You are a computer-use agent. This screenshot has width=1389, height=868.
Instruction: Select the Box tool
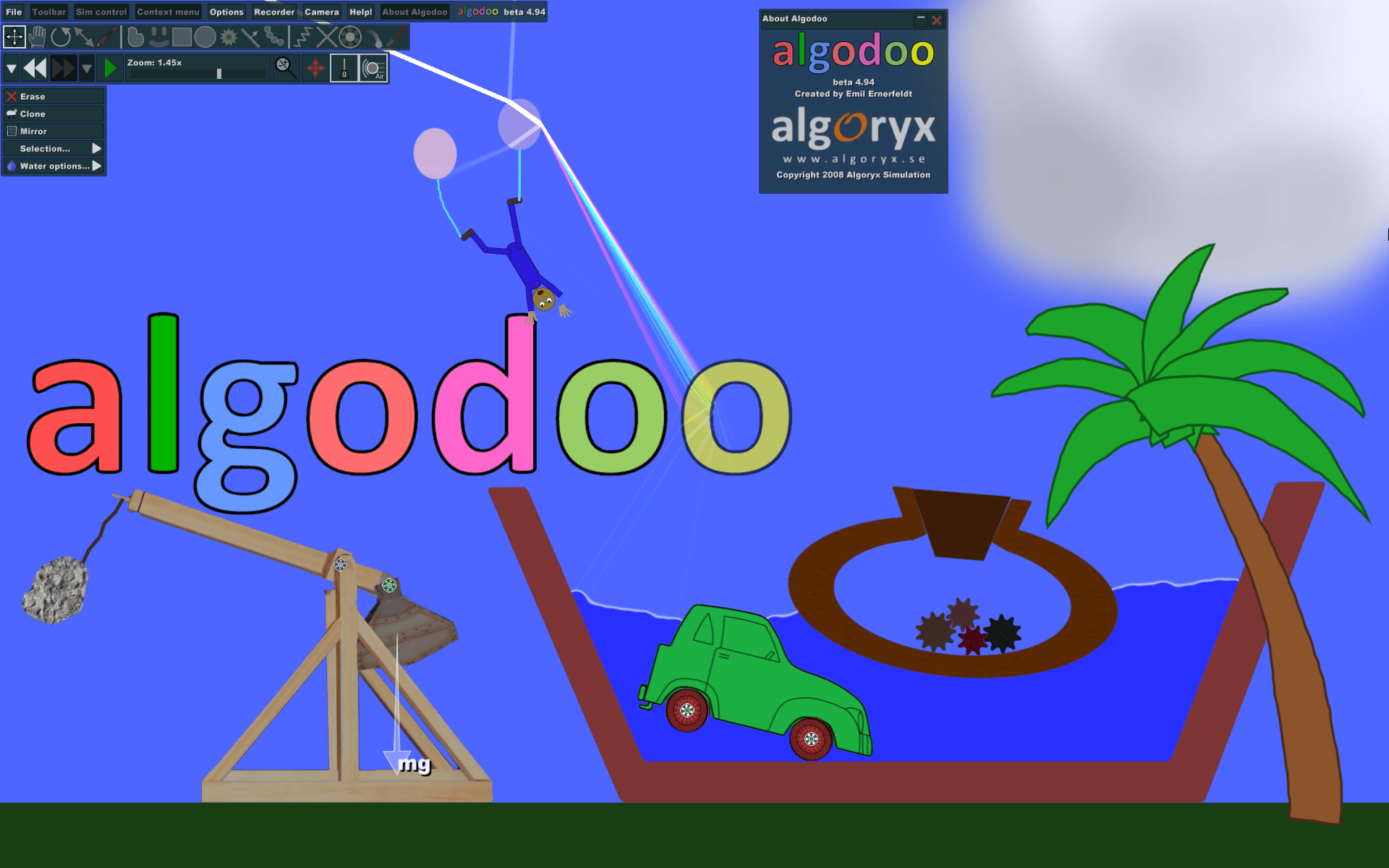pyautogui.click(x=182, y=36)
